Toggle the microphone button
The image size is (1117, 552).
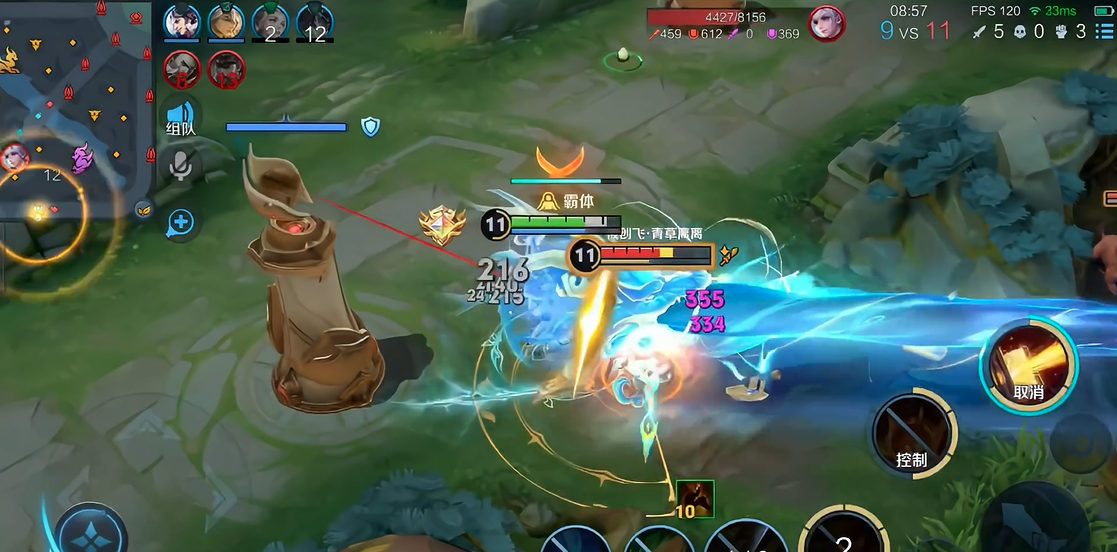pyautogui.click(x=181, y=166)
